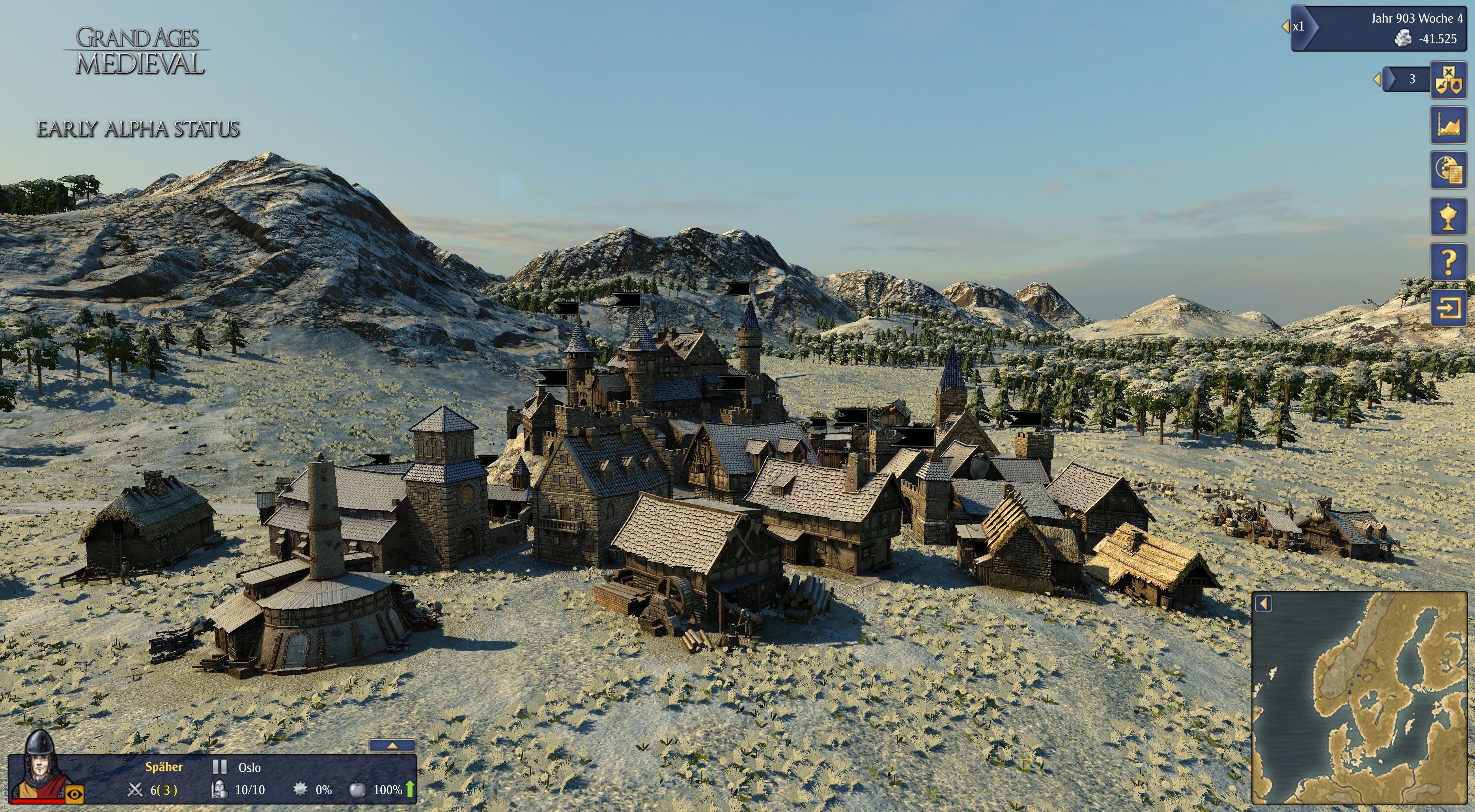Toggle the eye icon on the scout portrait
The image size is (1475, 812).
pos(75,794)
